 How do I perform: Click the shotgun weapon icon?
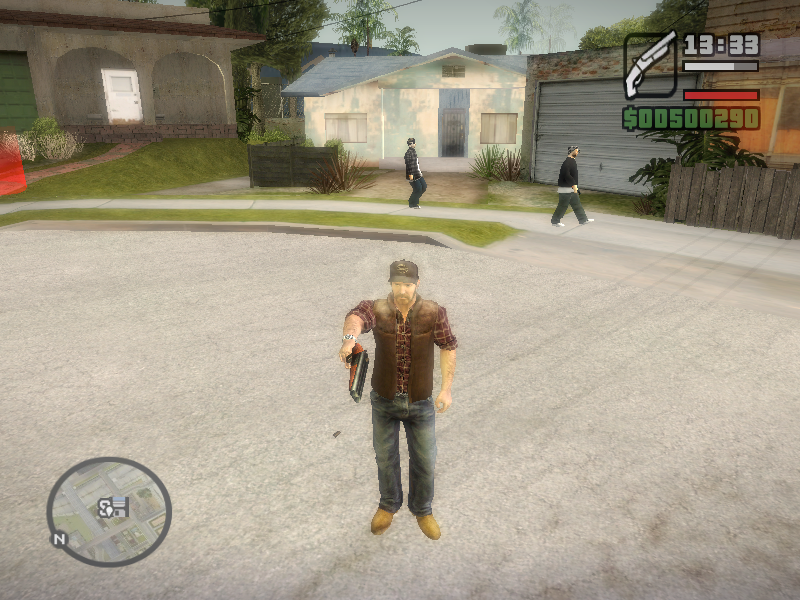click(x=651, y=63)
